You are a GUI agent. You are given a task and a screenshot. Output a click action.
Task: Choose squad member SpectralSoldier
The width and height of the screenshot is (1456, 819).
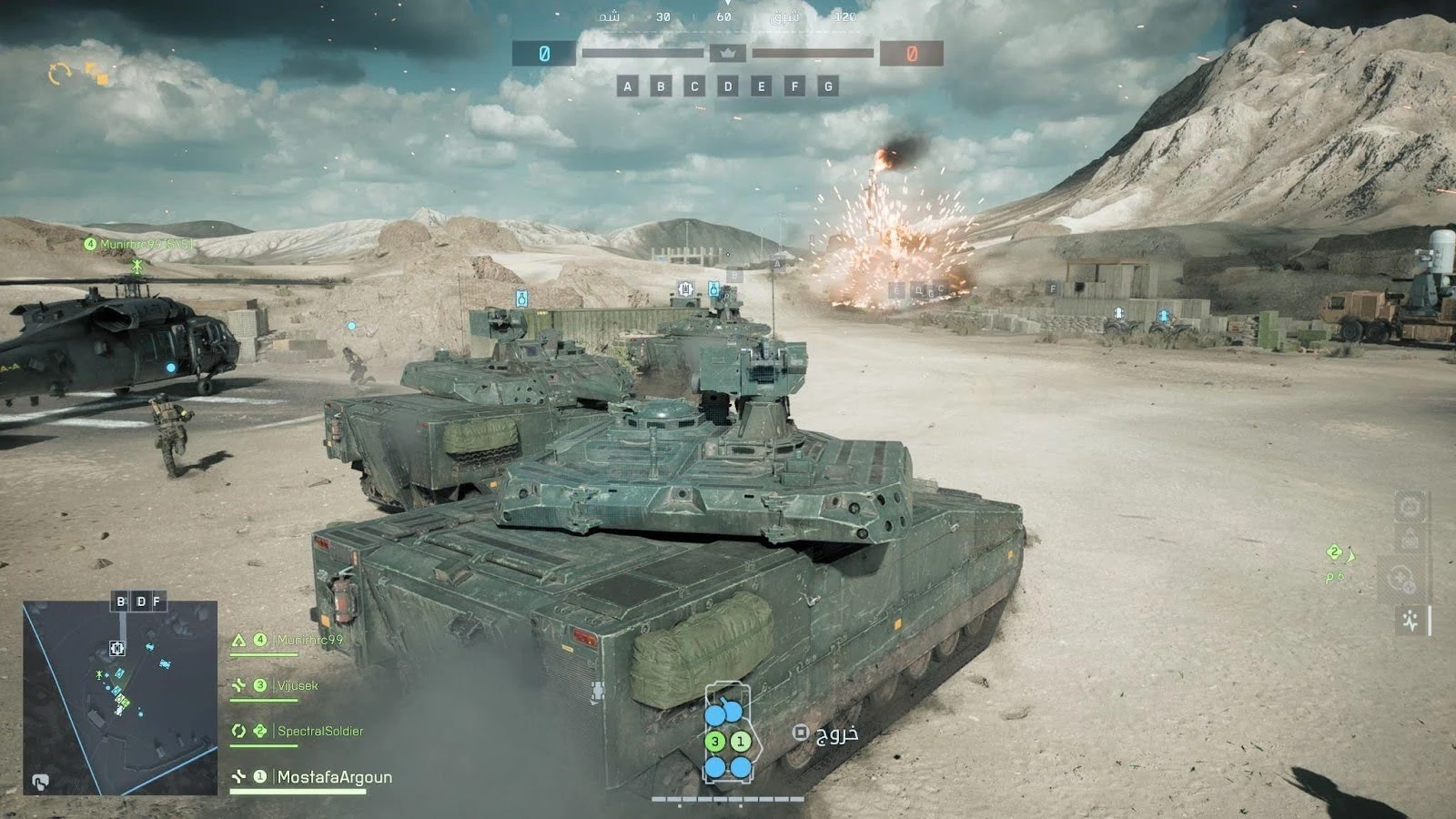pyautogui.click(x=320, y=731)
